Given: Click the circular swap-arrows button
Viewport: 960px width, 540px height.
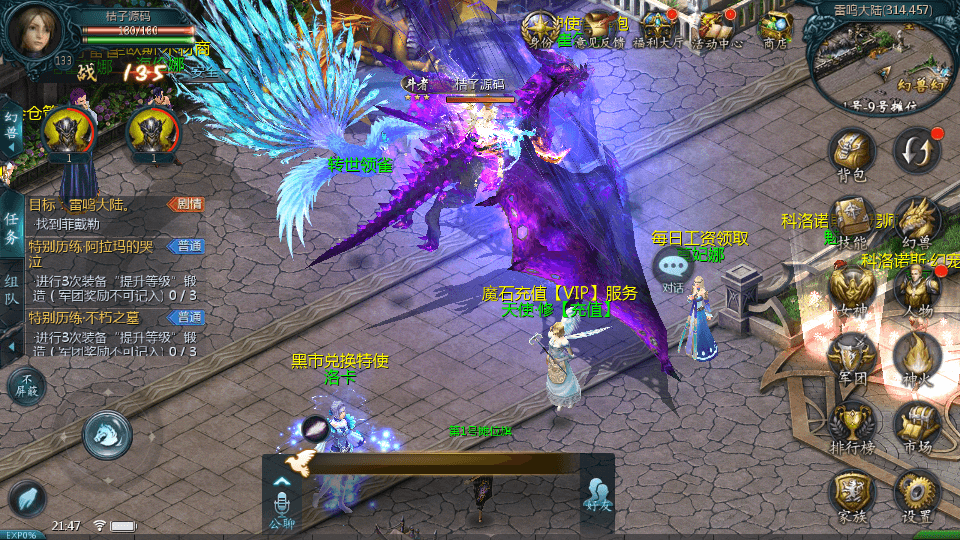Looking at the screenshot, I should point(916,149).
